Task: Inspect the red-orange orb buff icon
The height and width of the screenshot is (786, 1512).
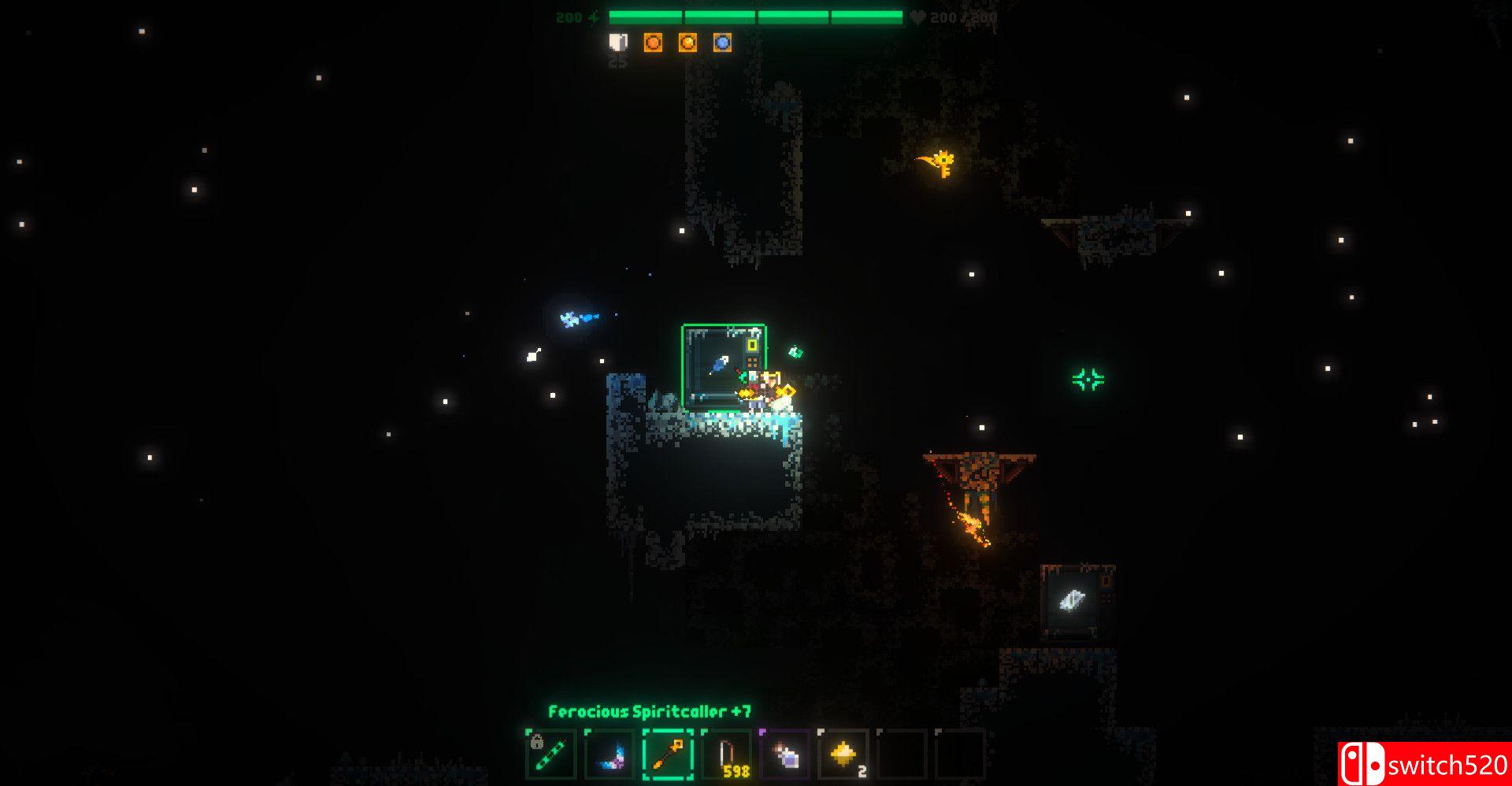Action: tap(653, 43)
